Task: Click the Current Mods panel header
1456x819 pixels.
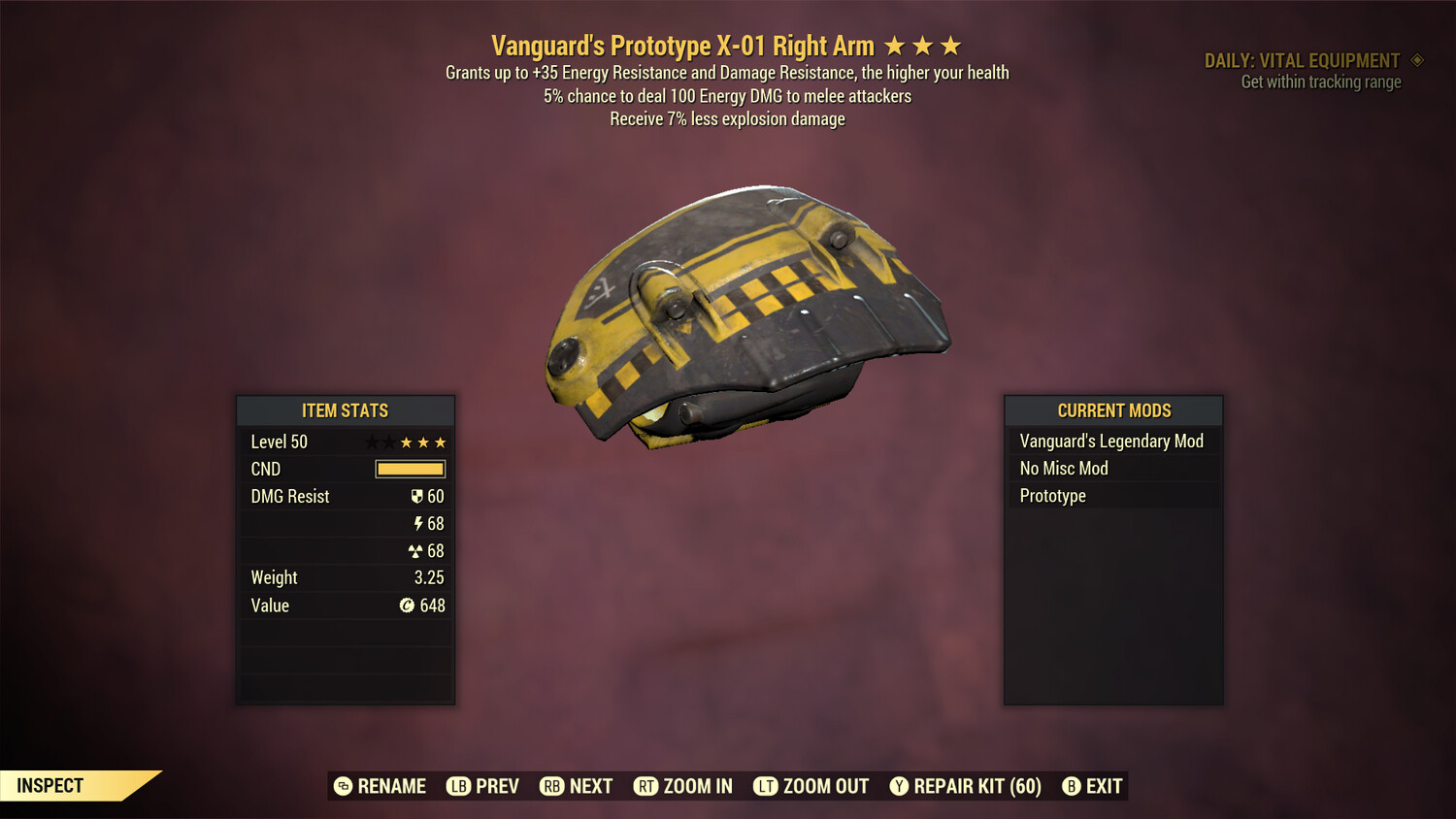Action: click(x=1113, y=410)
